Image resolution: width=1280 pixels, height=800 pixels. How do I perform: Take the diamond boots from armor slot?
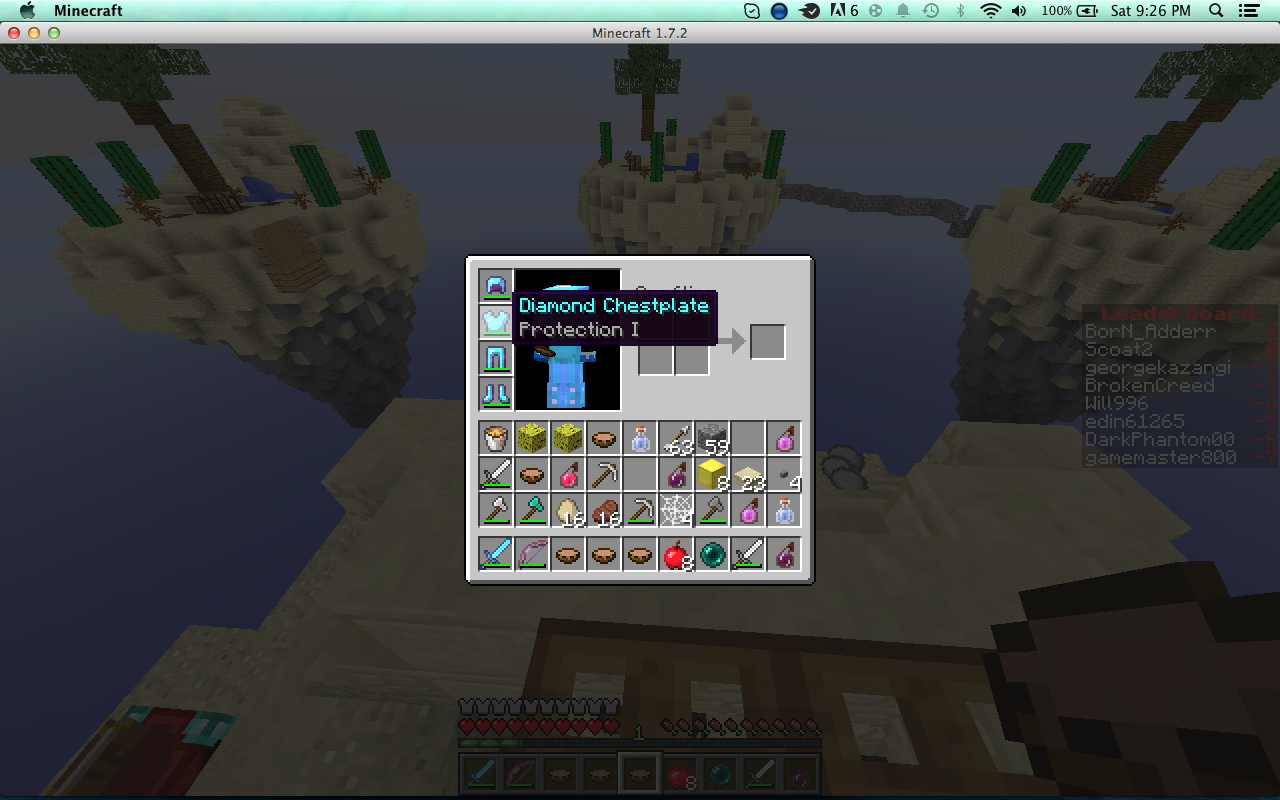[496, 394]
